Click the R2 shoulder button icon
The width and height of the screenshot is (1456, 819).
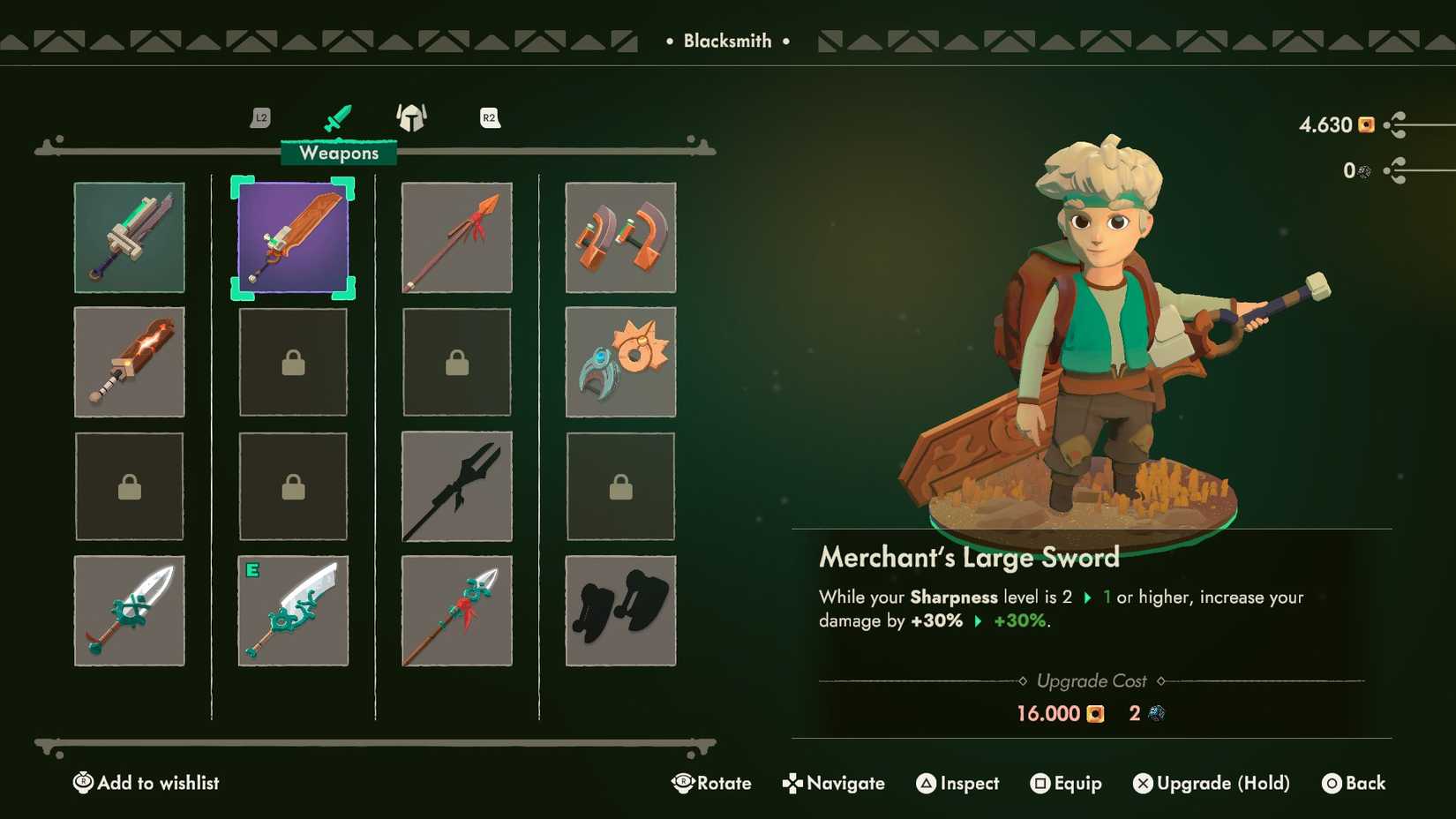[490, 117]
